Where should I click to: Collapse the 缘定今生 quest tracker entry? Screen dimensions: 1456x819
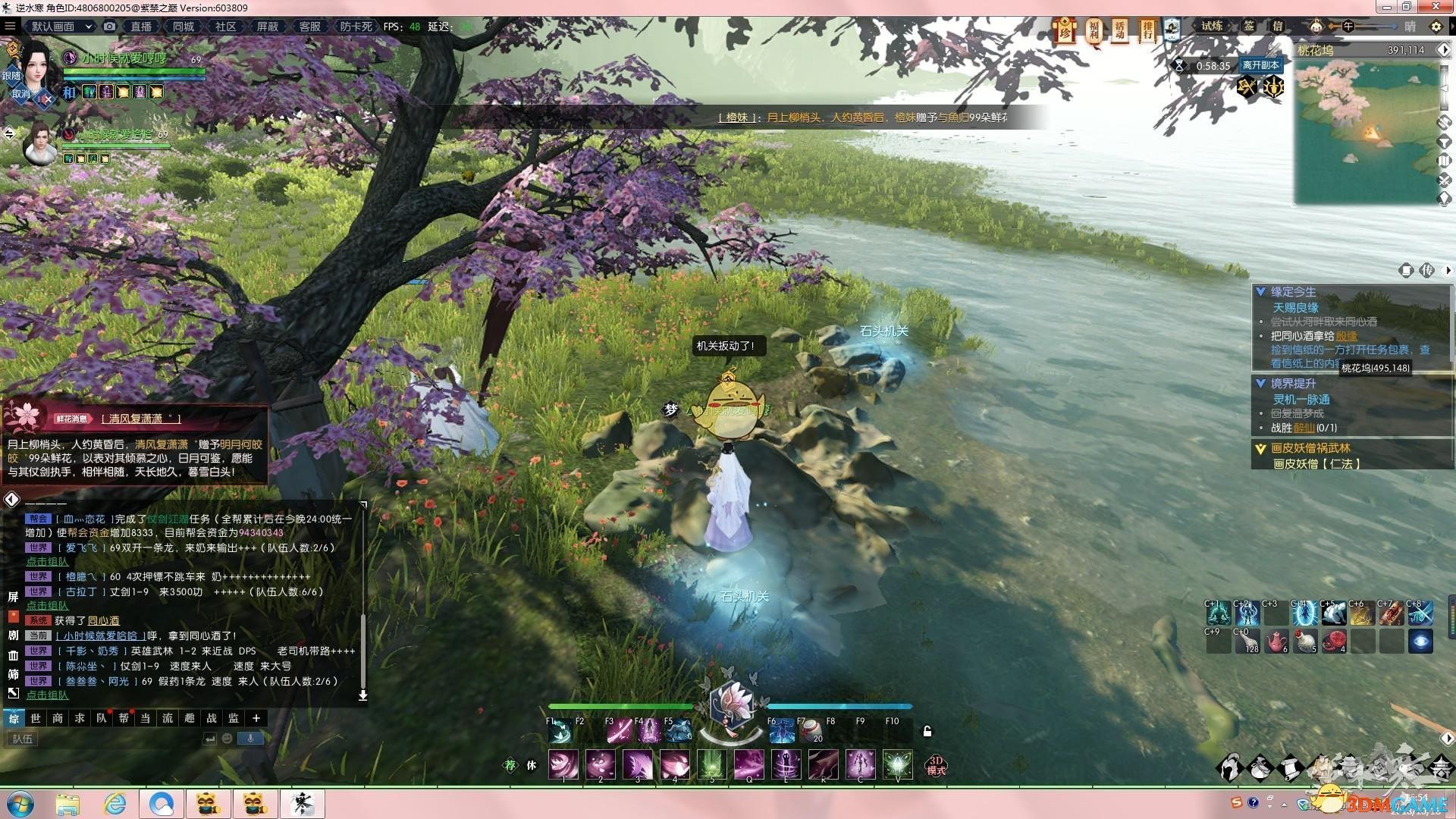(x=1260, y=292)
